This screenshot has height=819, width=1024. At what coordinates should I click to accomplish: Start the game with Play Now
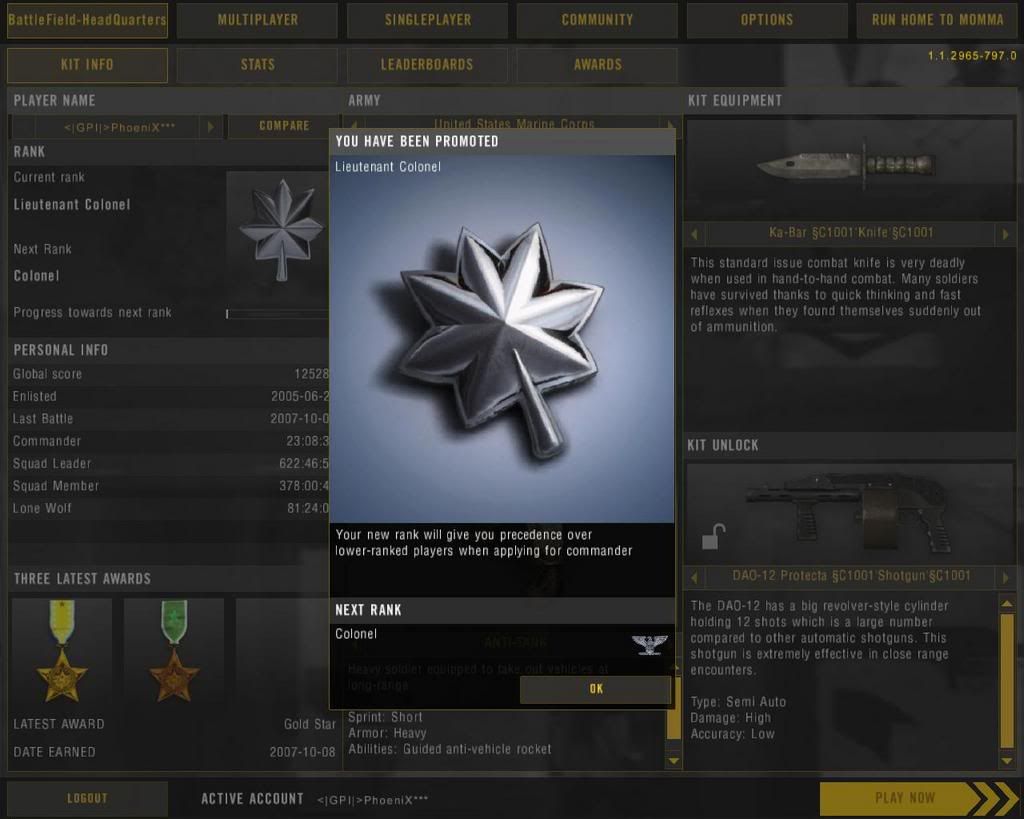coord(905,798)
